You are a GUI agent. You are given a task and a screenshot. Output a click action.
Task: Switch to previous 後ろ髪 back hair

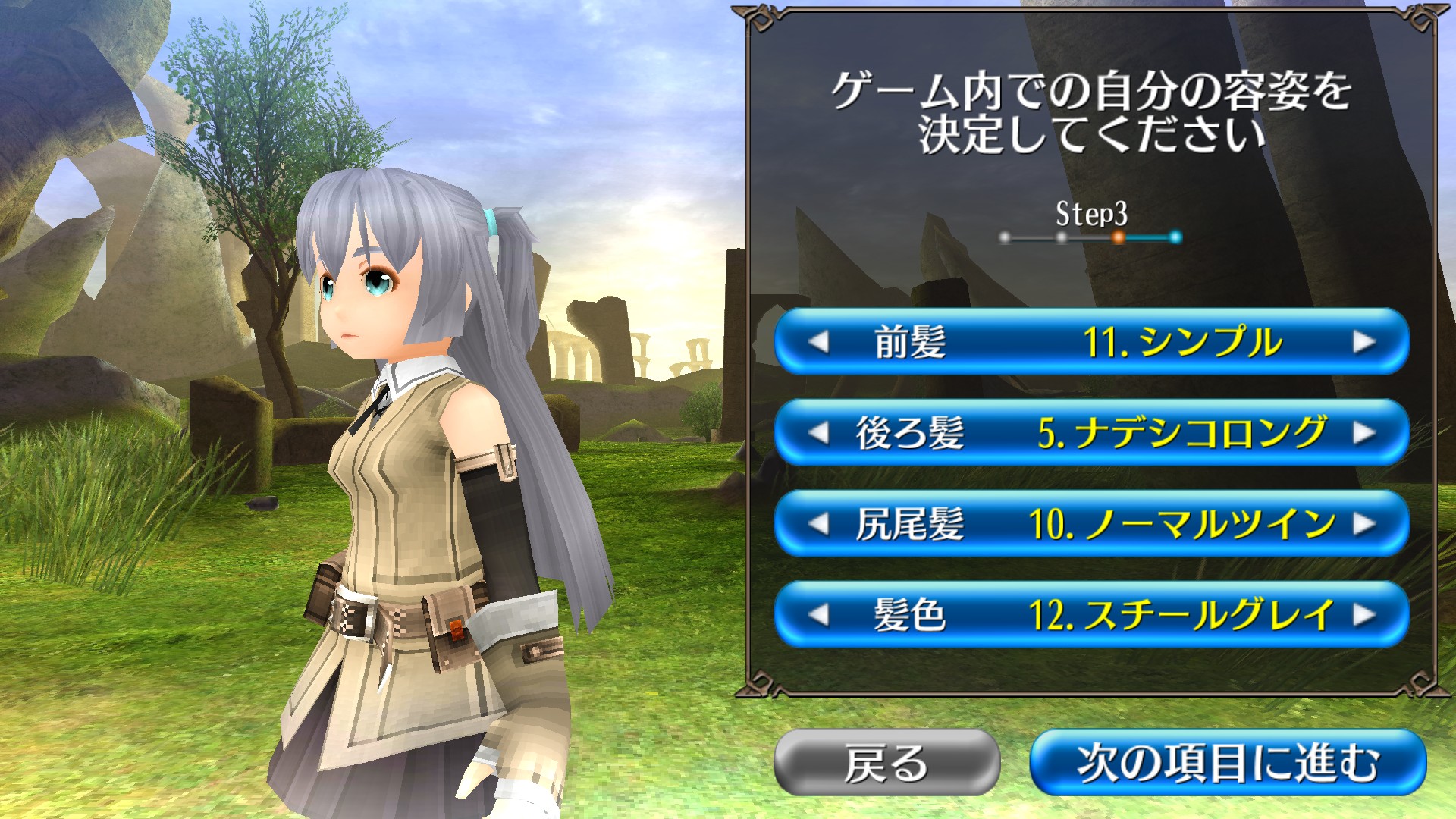tap(818, 433)
